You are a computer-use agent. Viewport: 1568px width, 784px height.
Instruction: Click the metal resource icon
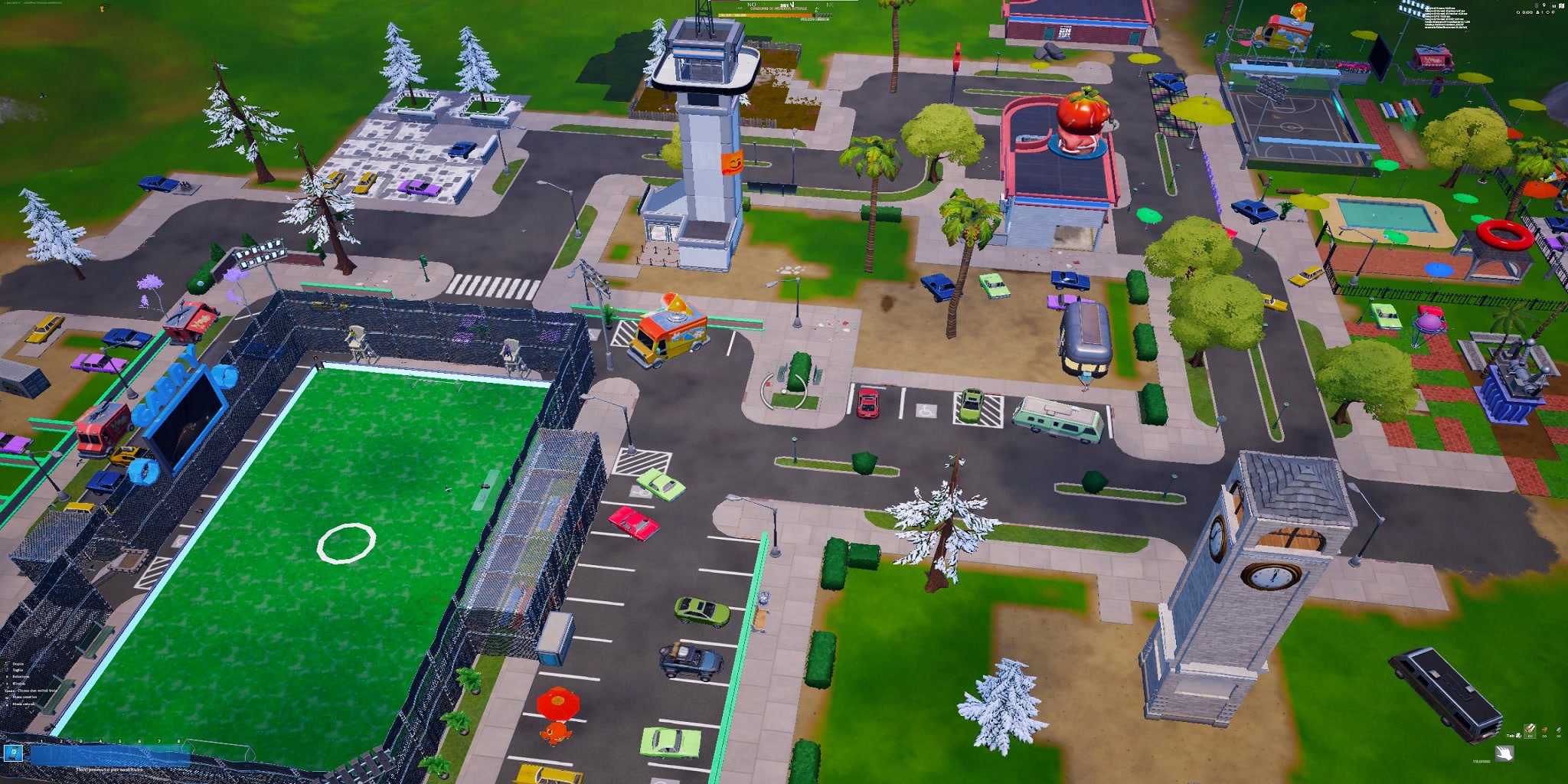[1558, 730]
